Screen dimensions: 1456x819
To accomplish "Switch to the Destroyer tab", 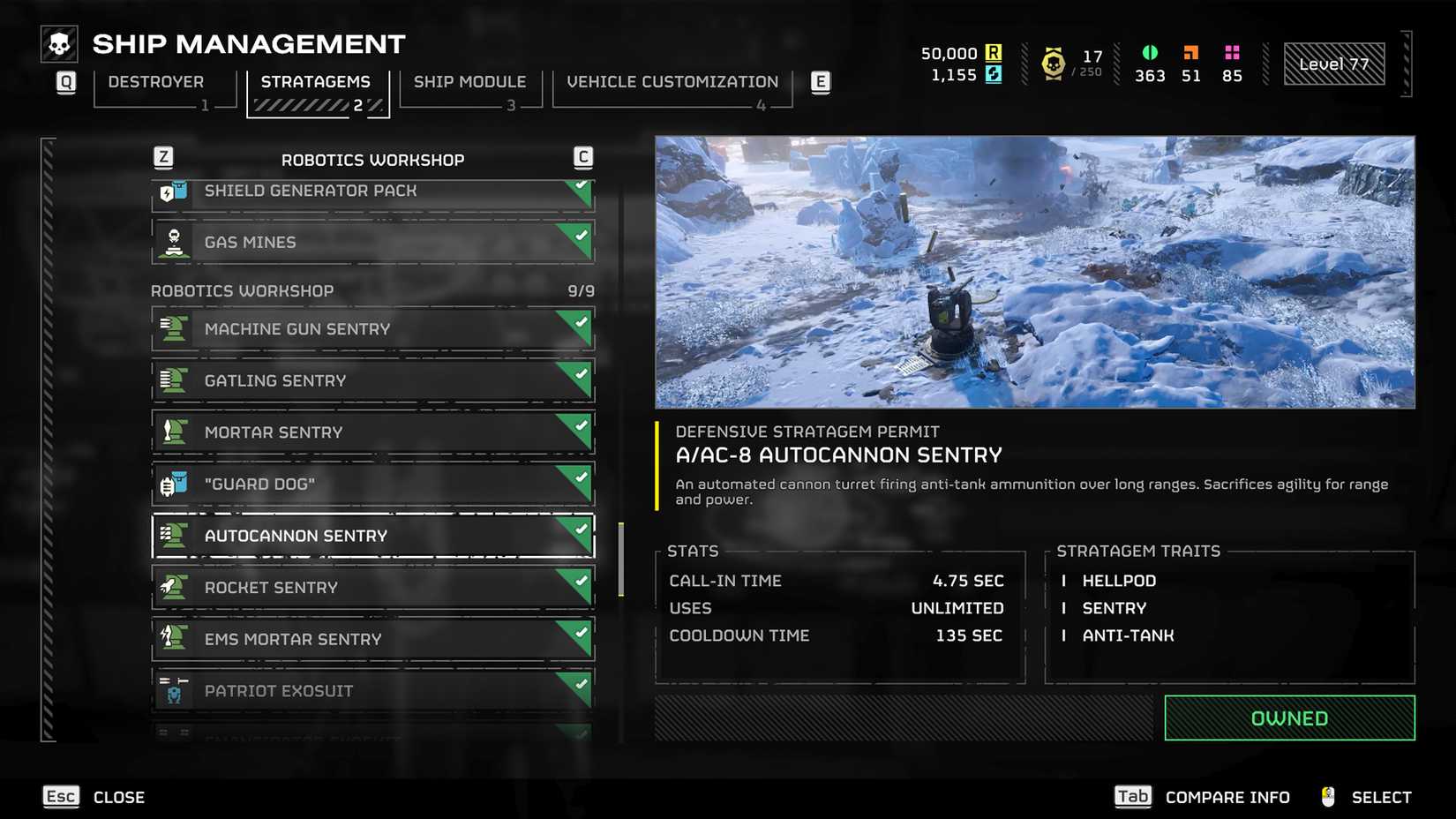I will [x=157, y=84].
